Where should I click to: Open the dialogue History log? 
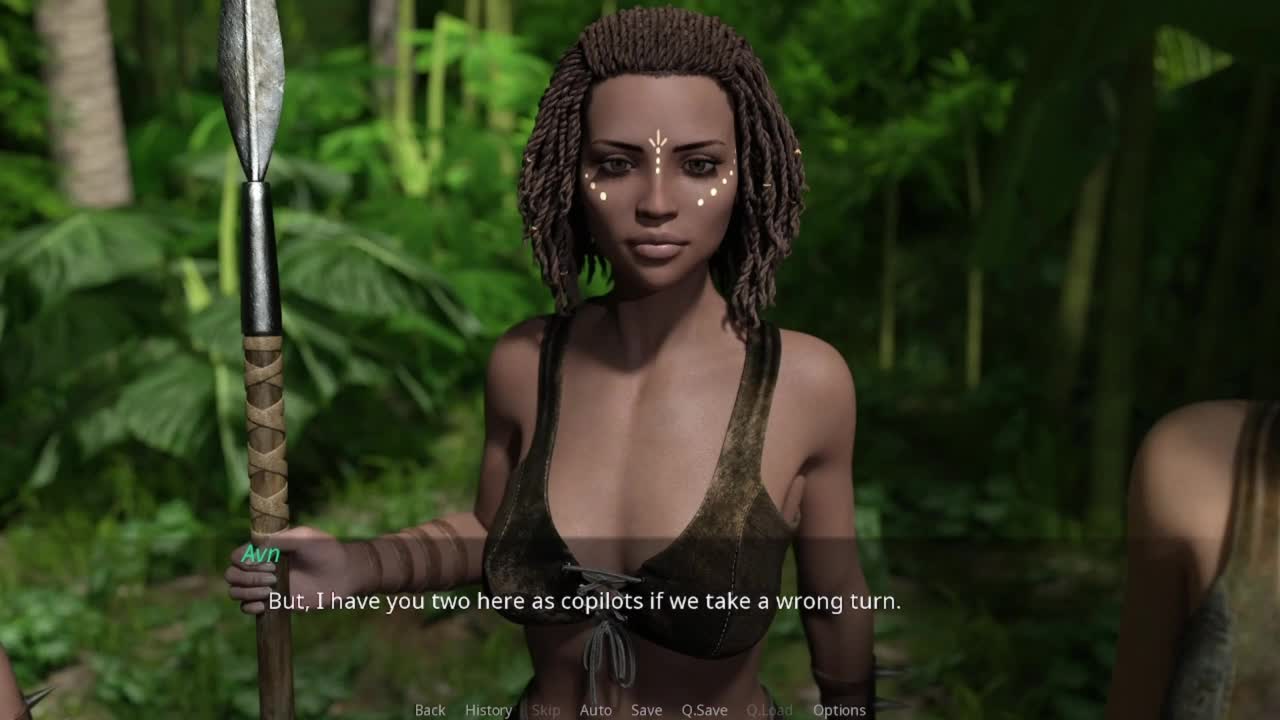488,710
